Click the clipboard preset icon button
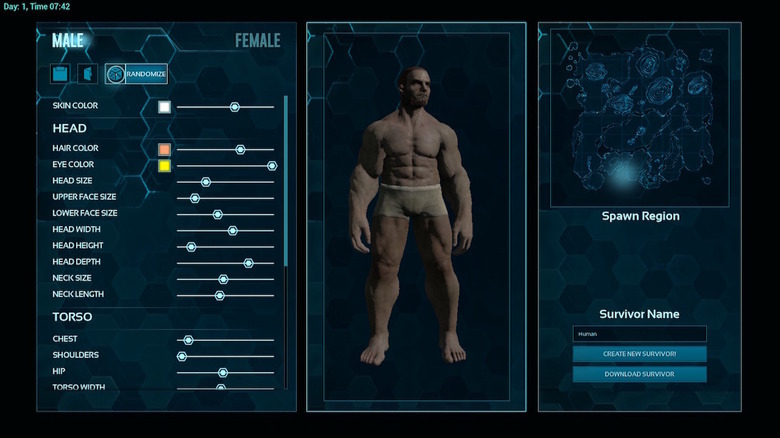Screen dimensions: 780x438 62,74
